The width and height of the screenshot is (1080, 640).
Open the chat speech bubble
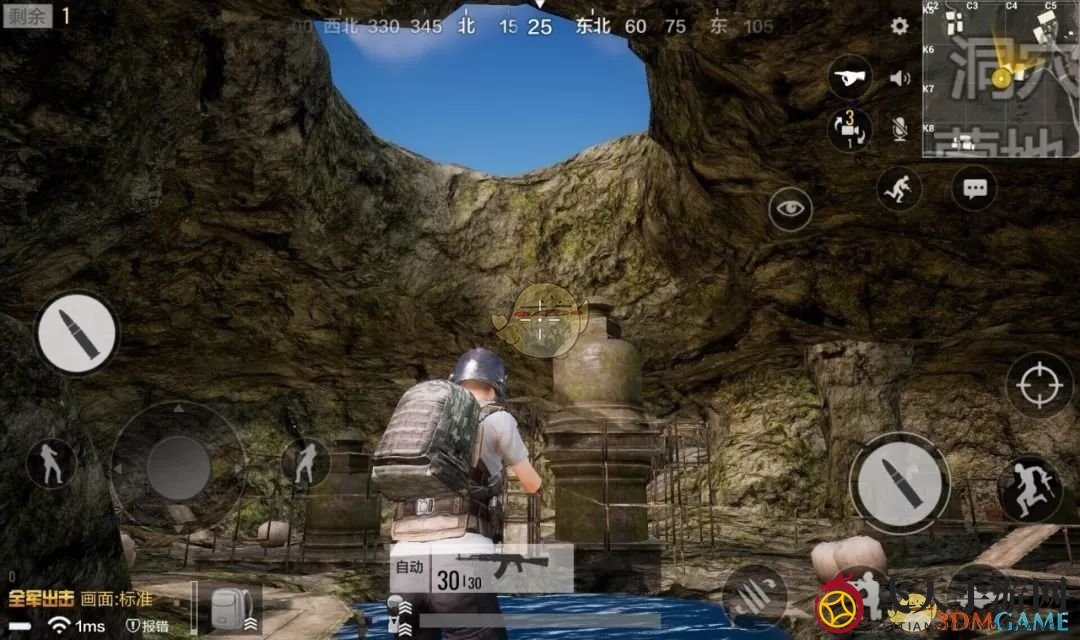974,188
